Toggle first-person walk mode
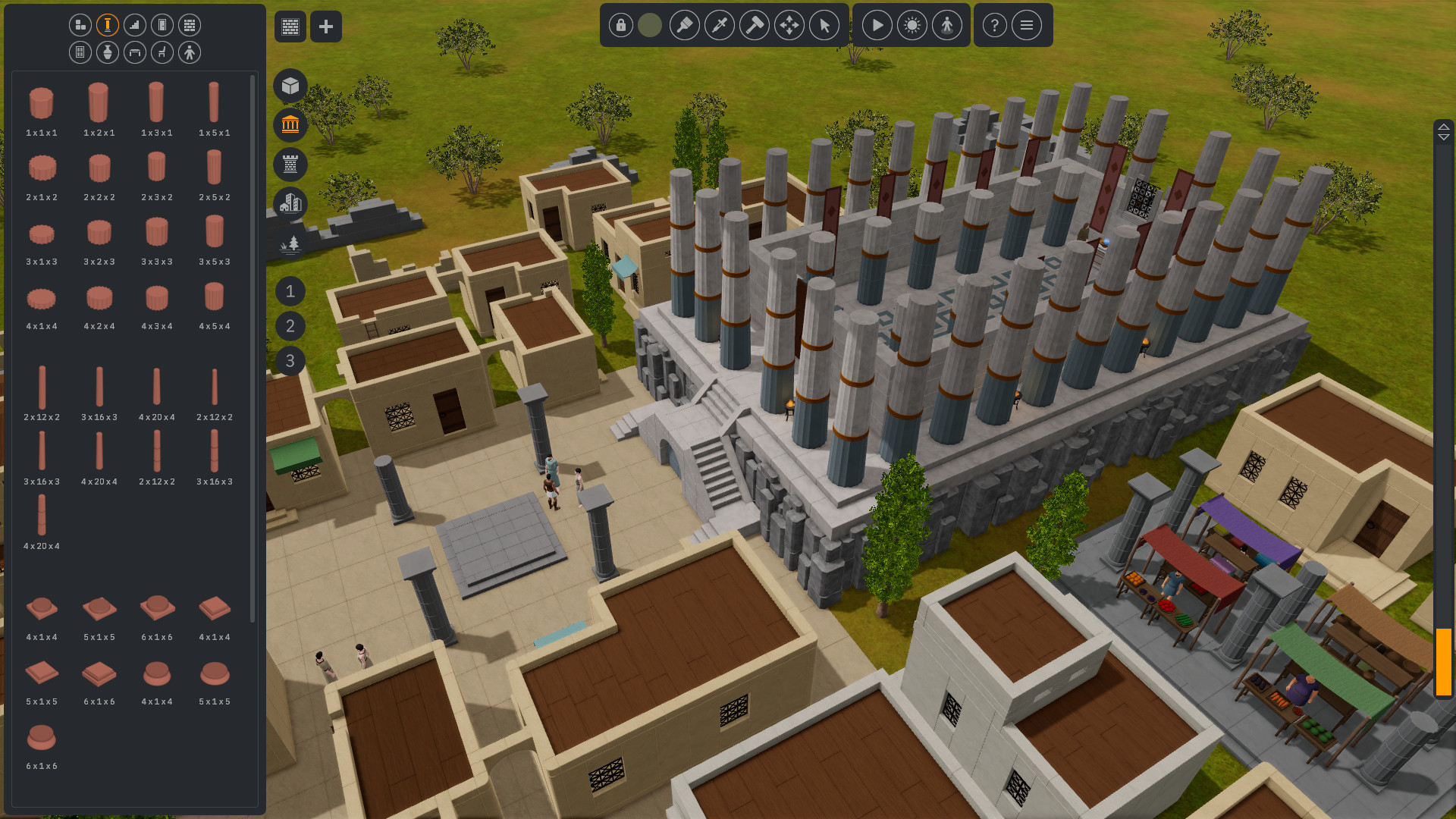 pos(946,25)
